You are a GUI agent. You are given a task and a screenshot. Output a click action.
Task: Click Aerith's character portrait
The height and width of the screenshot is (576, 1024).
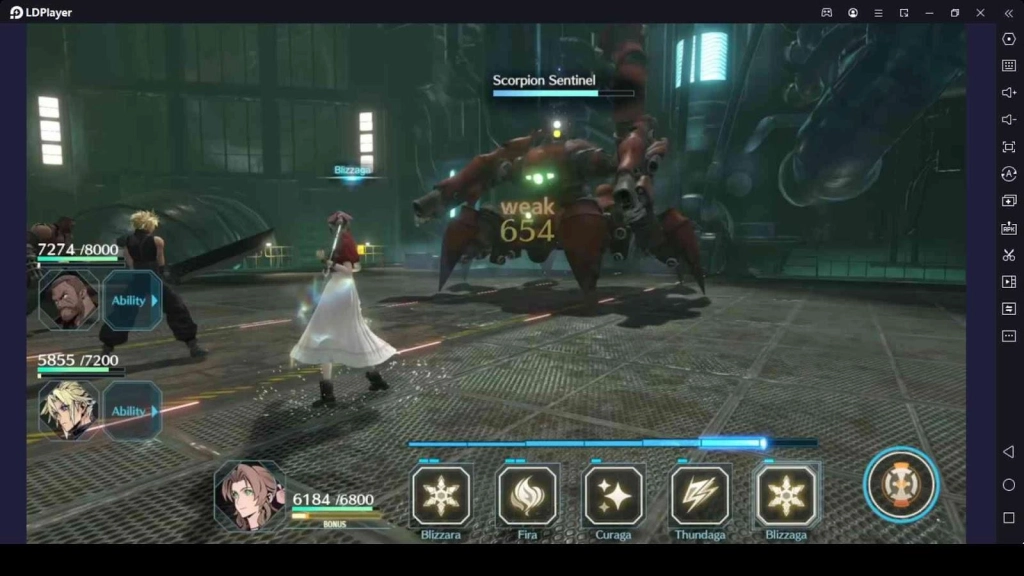pos(249,495)
